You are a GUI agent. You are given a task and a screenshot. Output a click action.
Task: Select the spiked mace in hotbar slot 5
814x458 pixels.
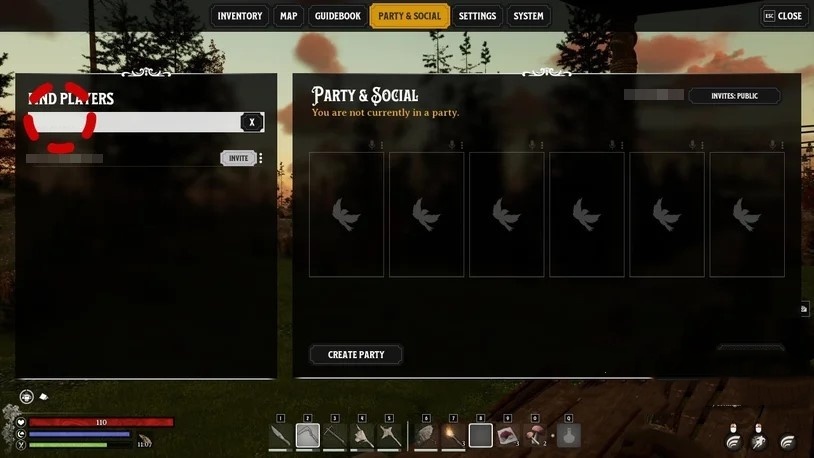point(389,435)
